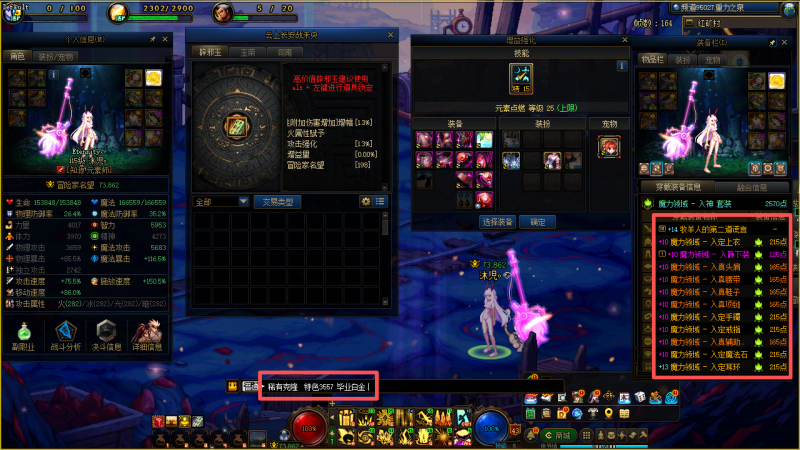Select the 玉荣 tab
The height and width of the screenshot is (450, 800).
coord(248,51)
